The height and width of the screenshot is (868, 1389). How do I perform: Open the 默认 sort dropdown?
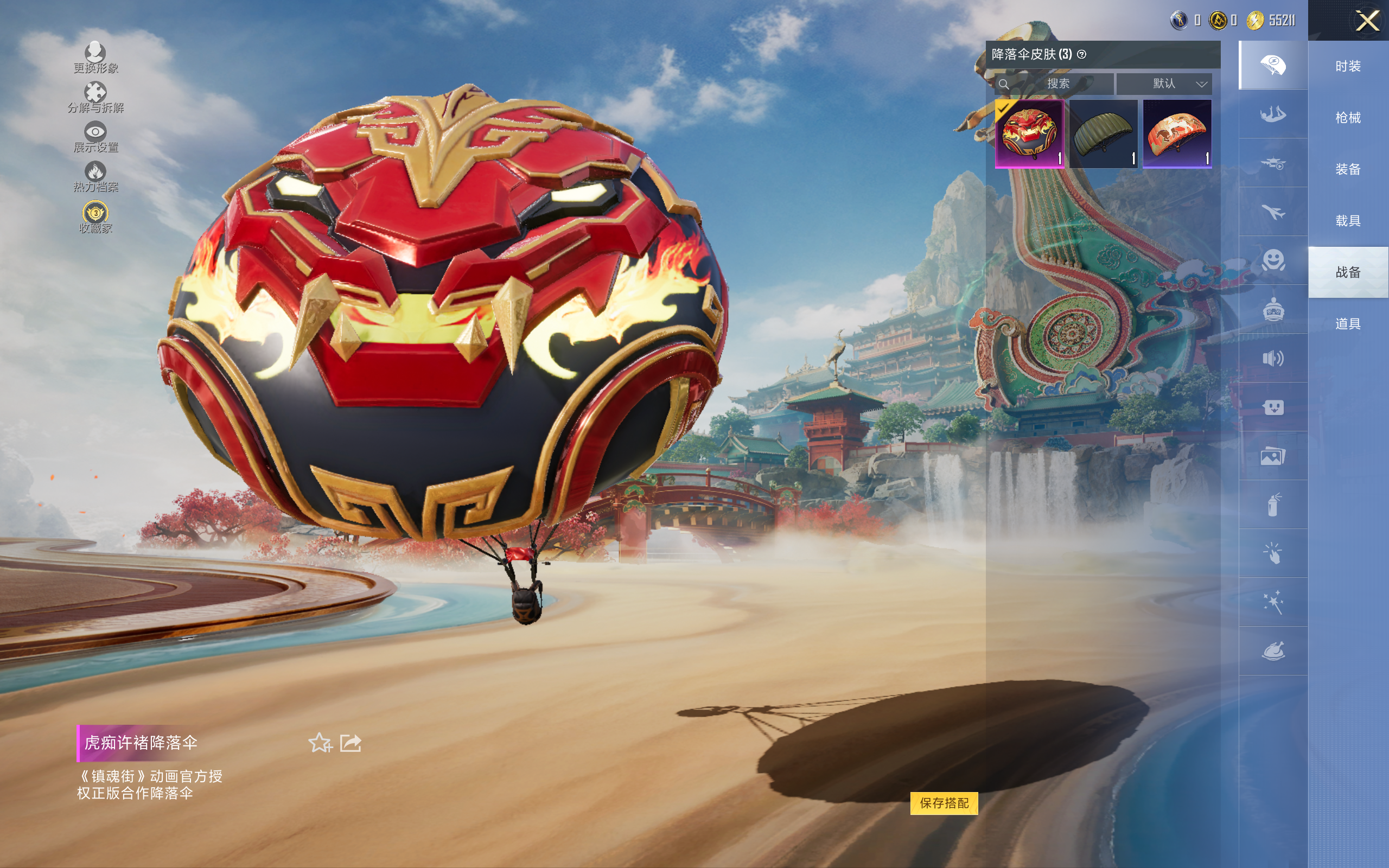1164,84
